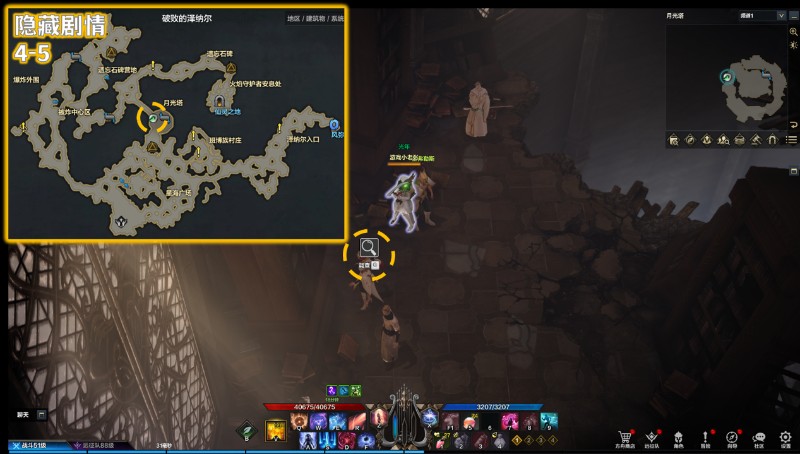Open the compass guide menu

tap(733, 438)
